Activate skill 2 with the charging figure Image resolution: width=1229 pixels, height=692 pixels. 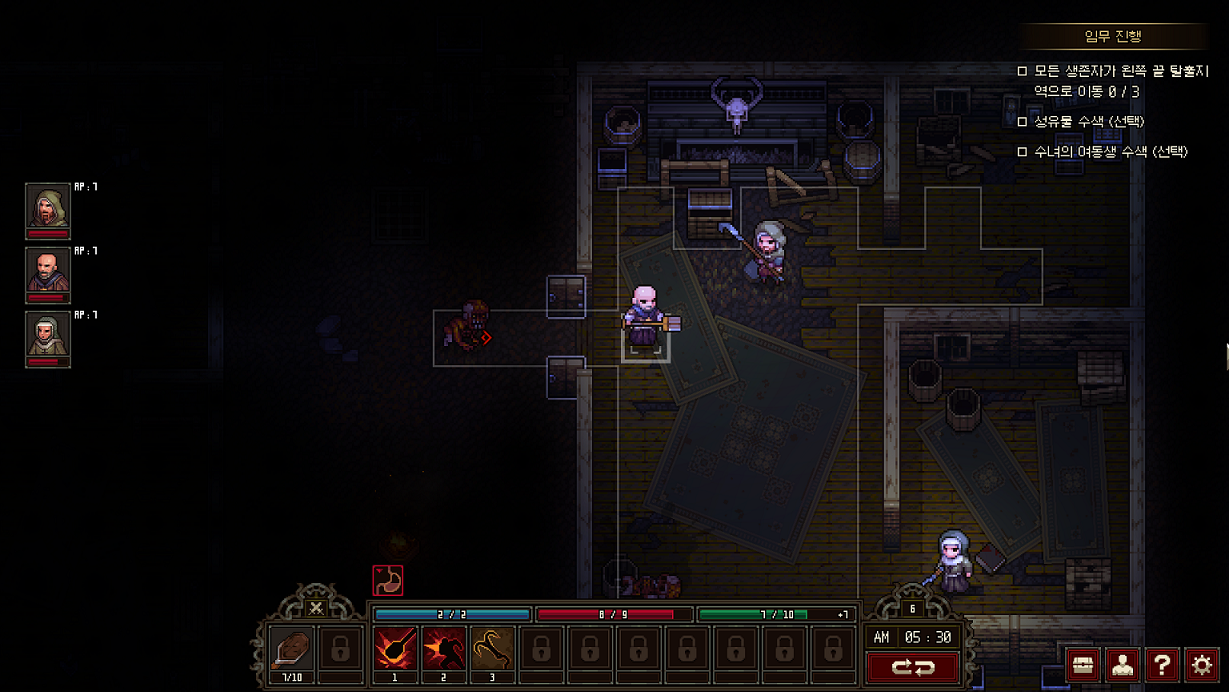pyautogui.click(x=443, y=649)
